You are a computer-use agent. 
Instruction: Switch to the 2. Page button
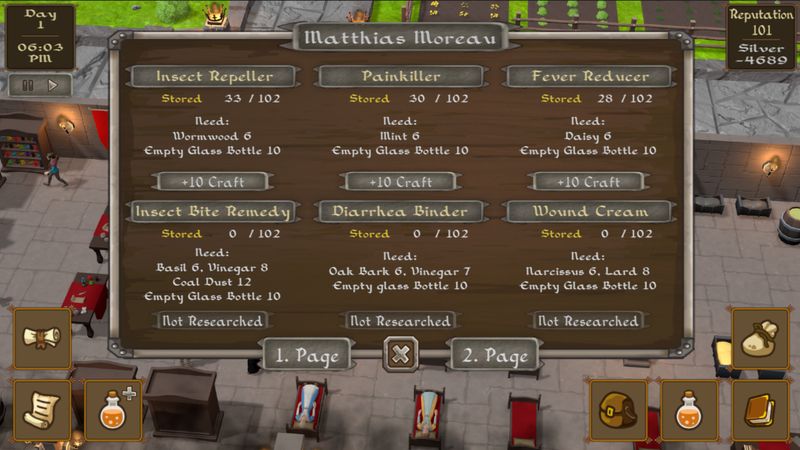(x=494, y=355)
